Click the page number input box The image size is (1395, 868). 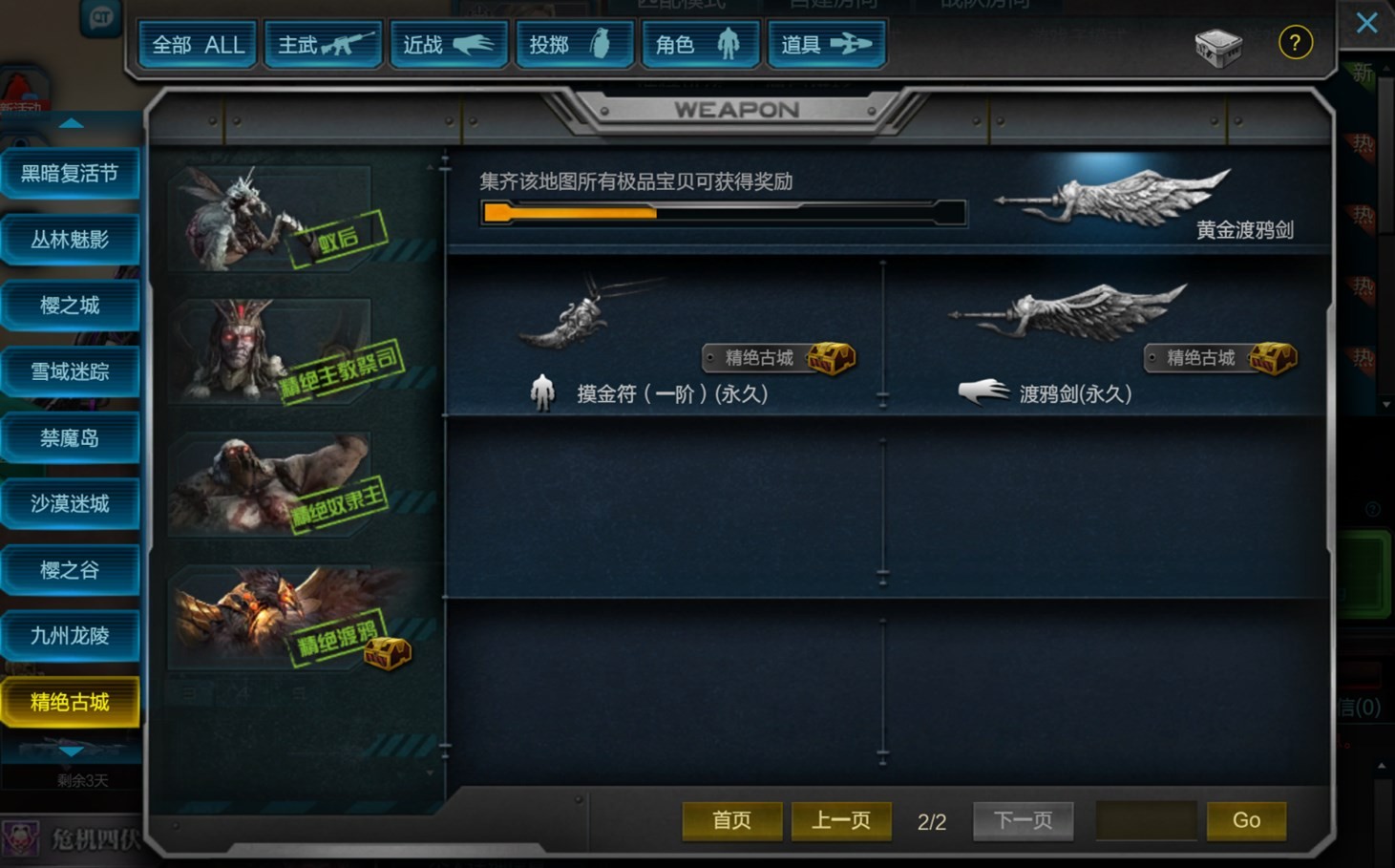pos(1146,820)
